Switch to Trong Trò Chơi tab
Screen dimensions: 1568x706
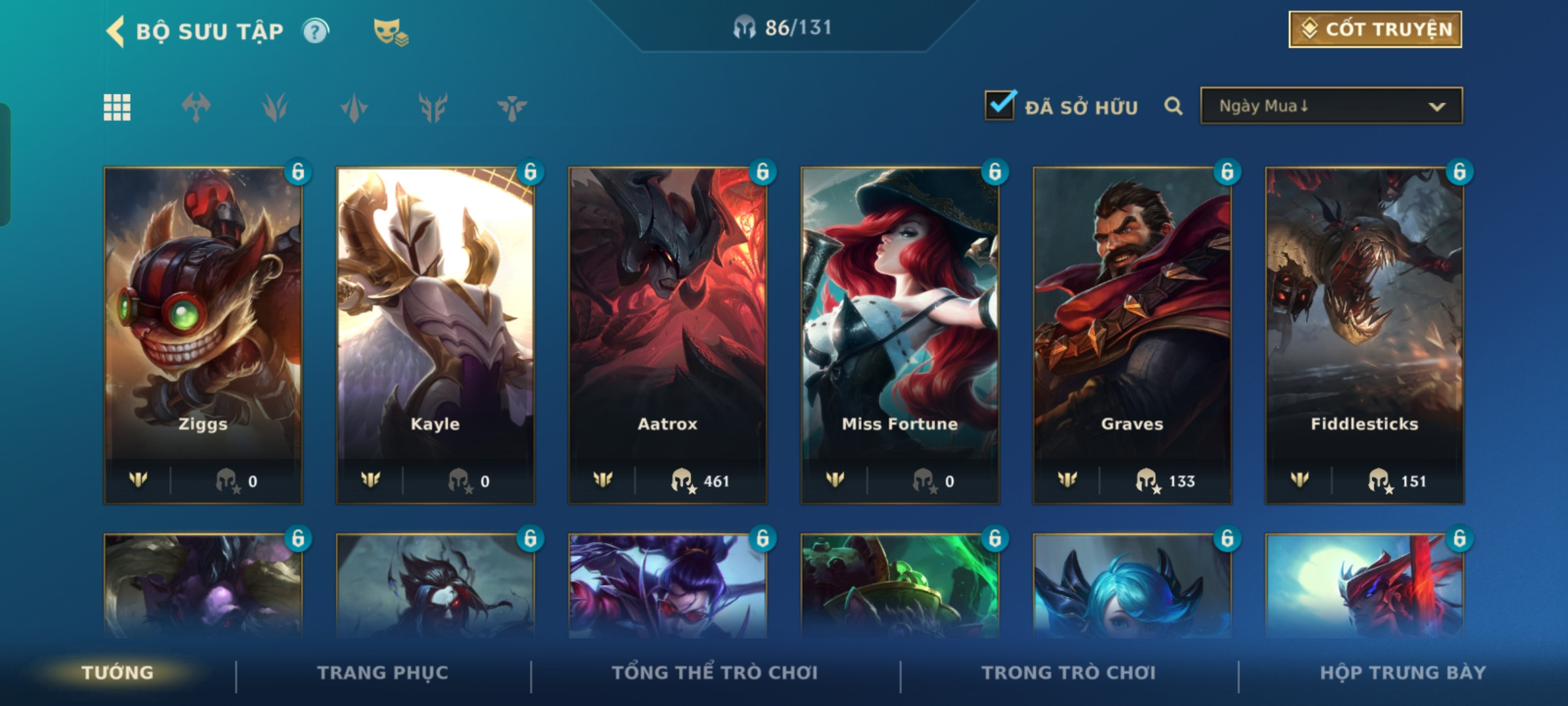coord(1069,673)
